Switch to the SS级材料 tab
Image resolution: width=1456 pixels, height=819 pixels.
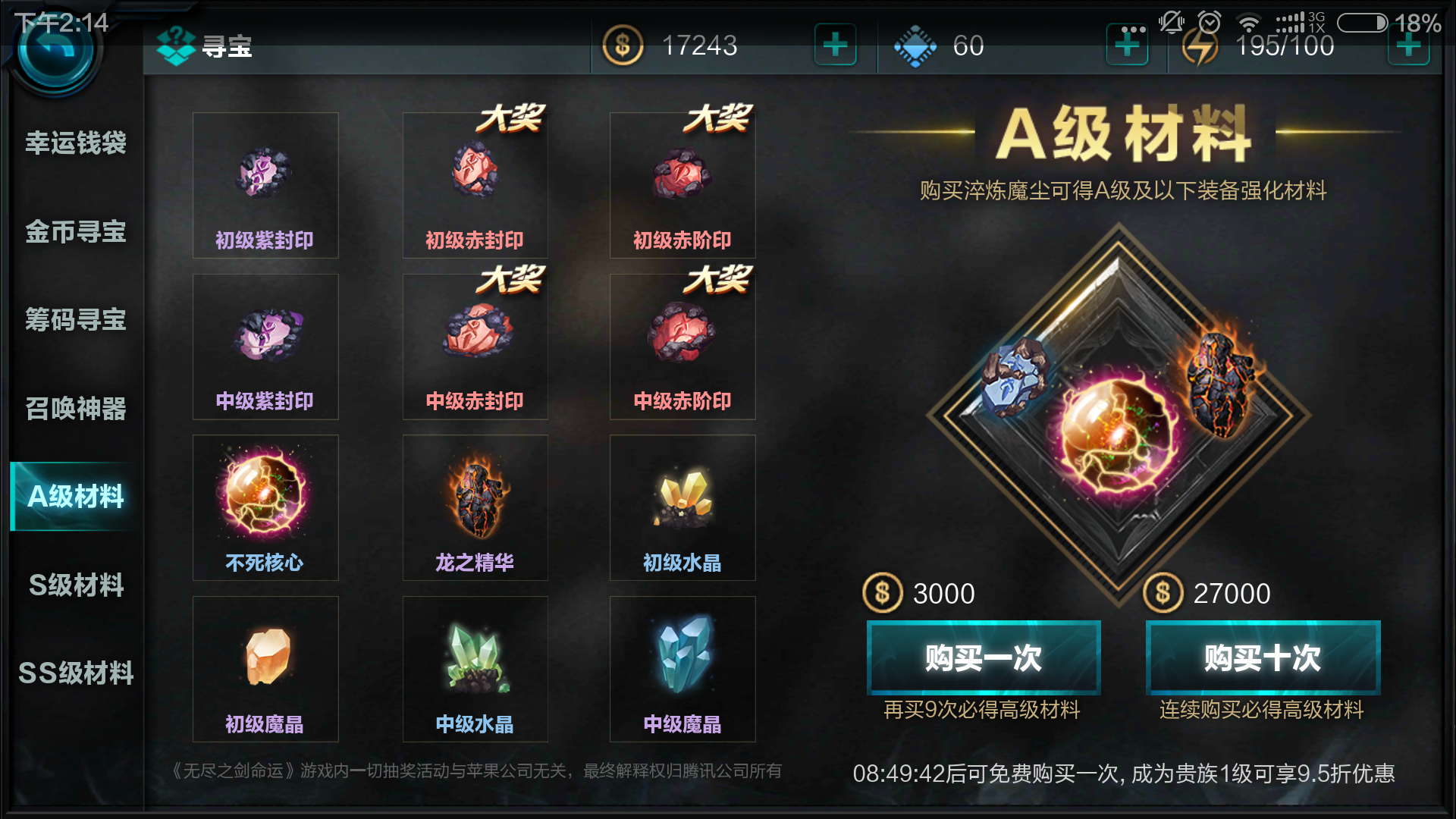point(73,673)
